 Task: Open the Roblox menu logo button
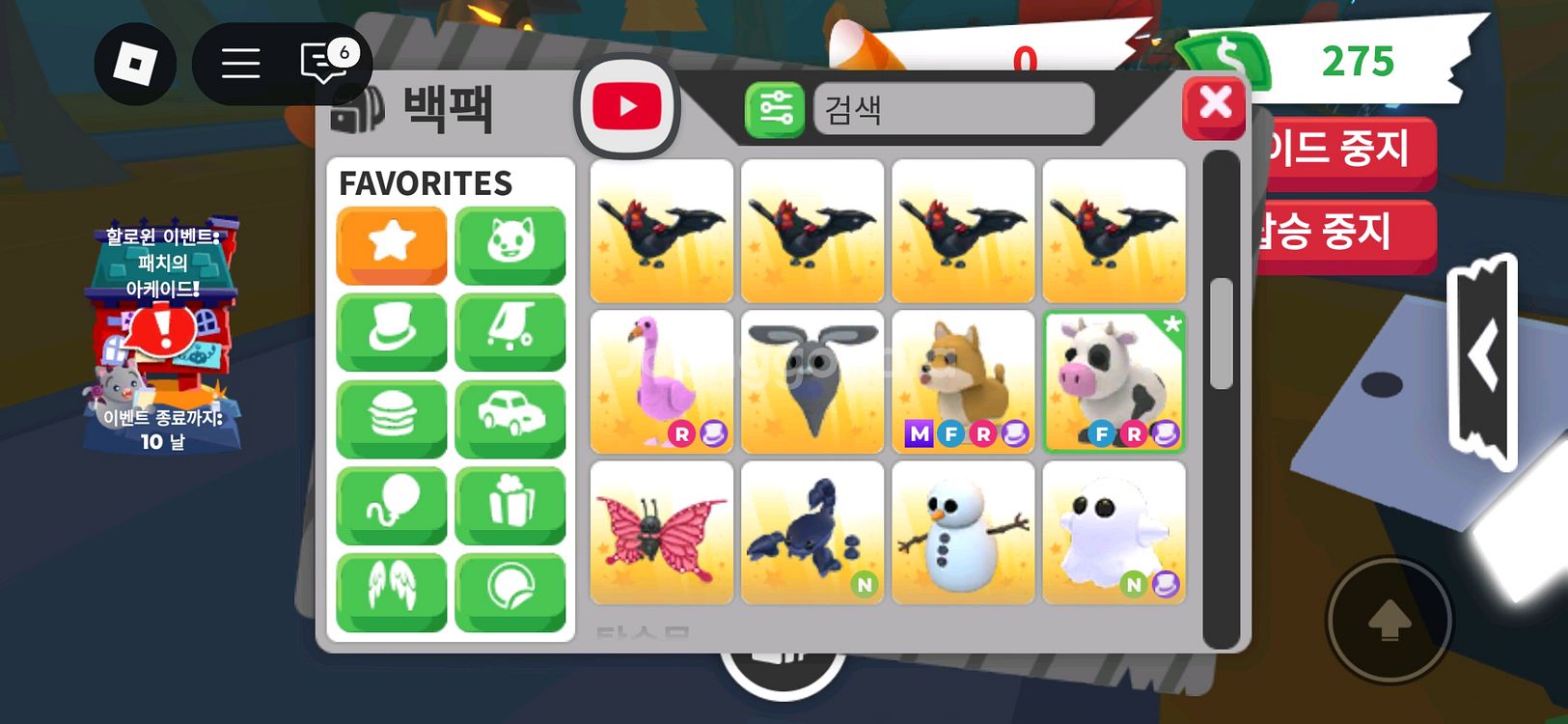pos(135,65)
